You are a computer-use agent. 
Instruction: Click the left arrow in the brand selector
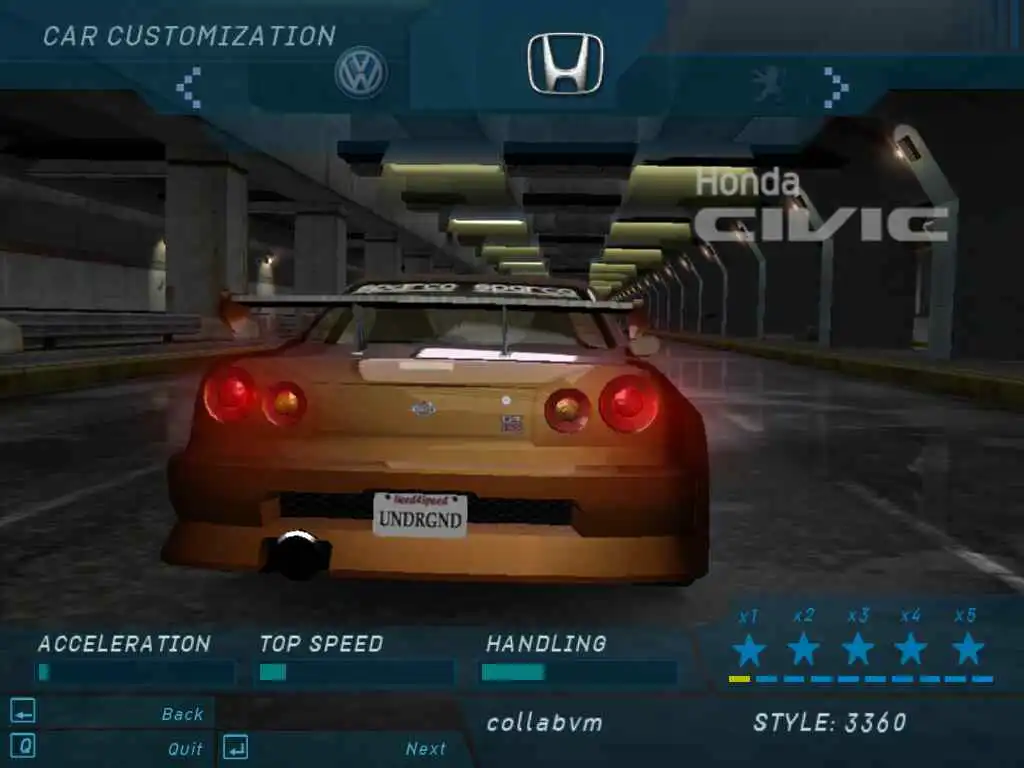189,88
